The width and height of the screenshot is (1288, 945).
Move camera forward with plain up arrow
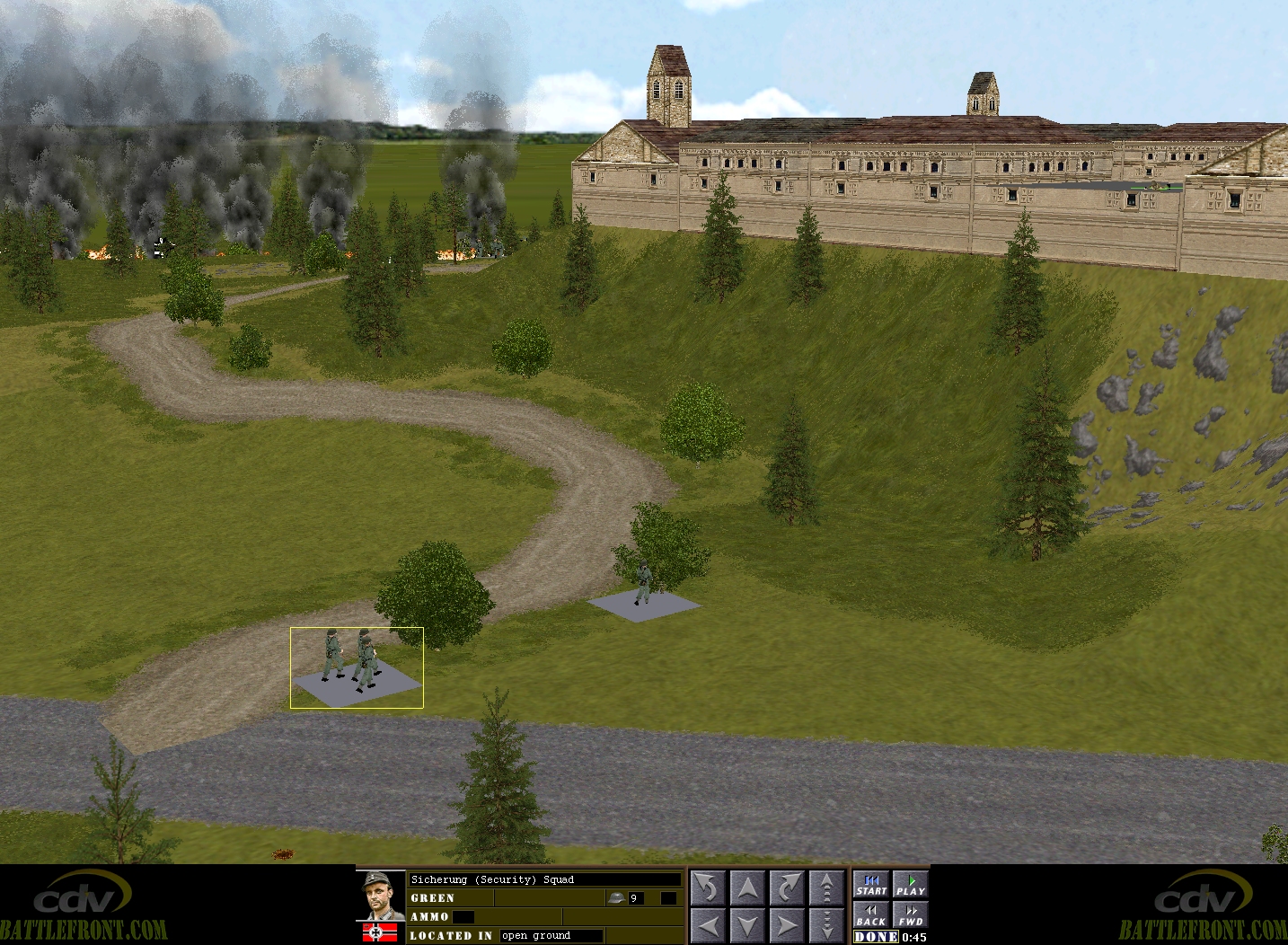(x=747, y=888)
